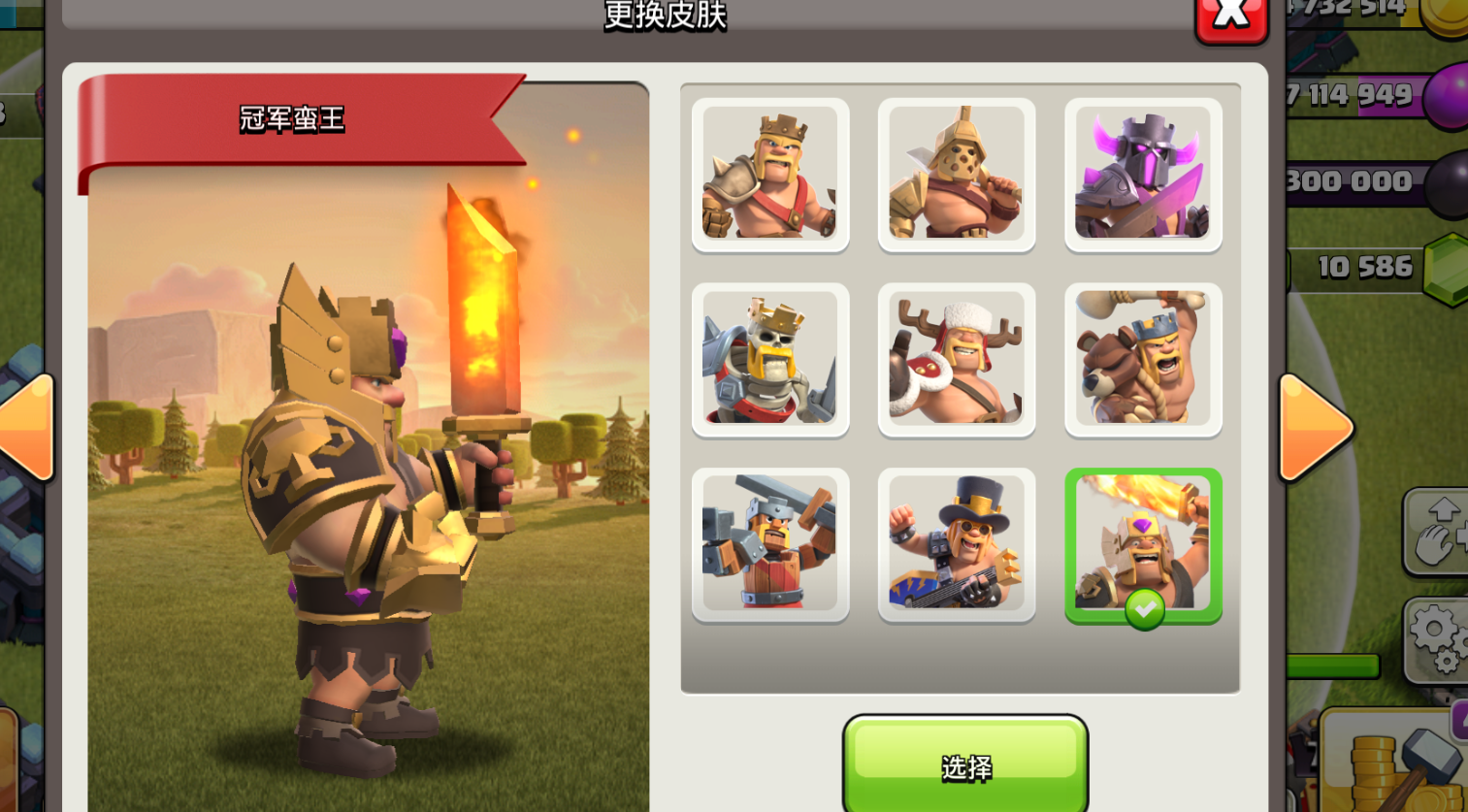Select the flaming sword Champion King skin

1142,544
